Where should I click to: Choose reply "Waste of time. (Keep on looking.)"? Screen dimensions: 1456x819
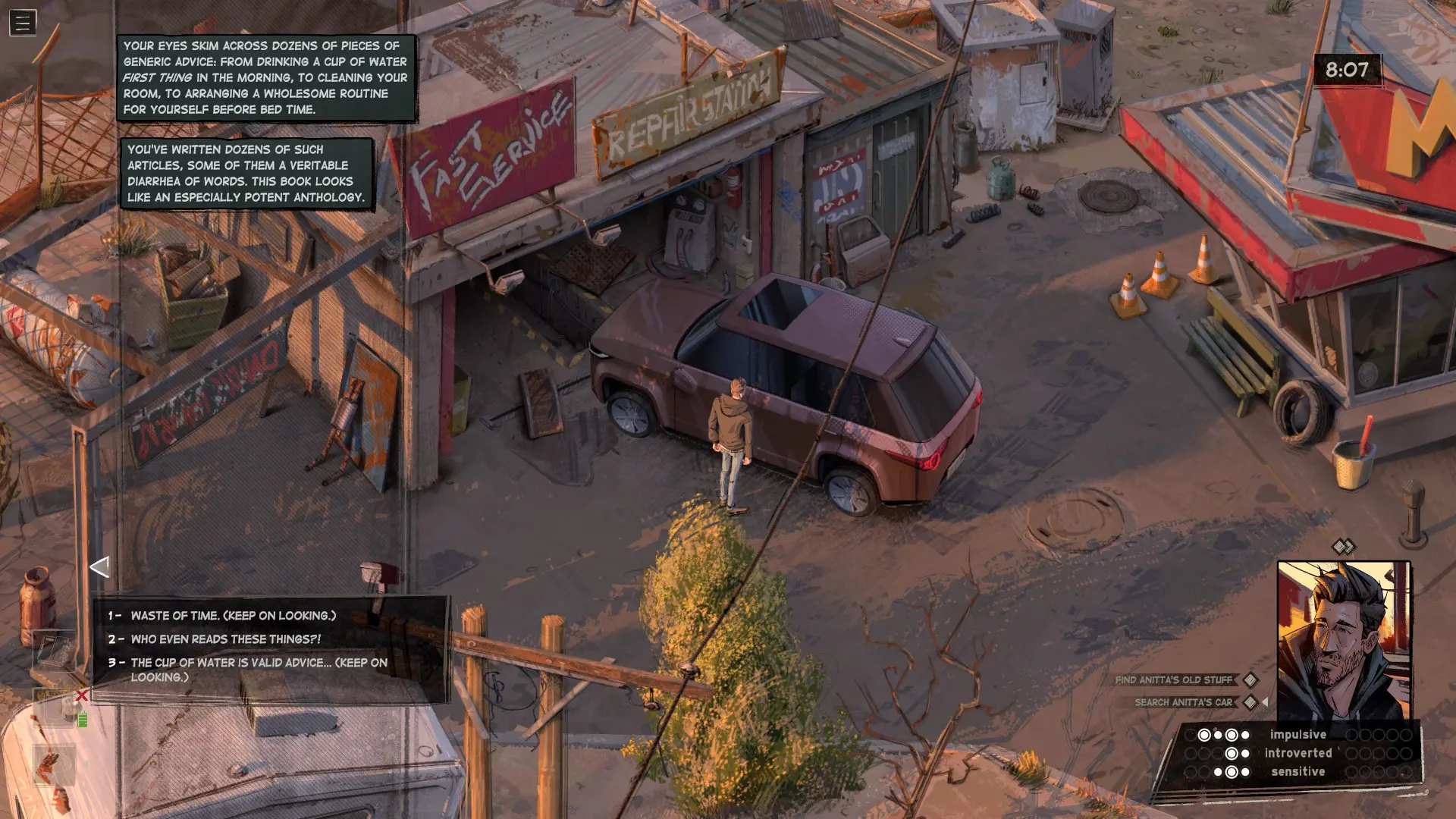233,616
